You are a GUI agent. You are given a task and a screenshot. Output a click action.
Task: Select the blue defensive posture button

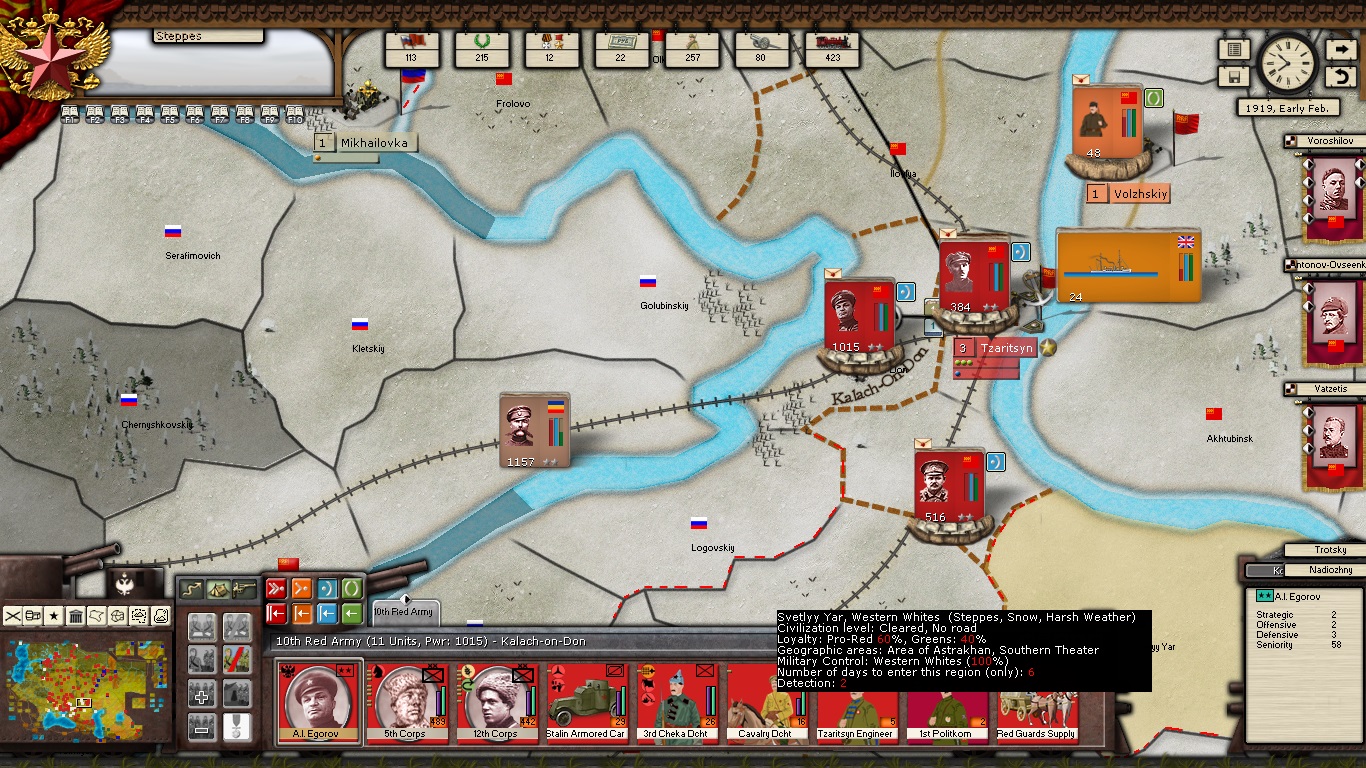pyautogui.click(x=327, y=588)
